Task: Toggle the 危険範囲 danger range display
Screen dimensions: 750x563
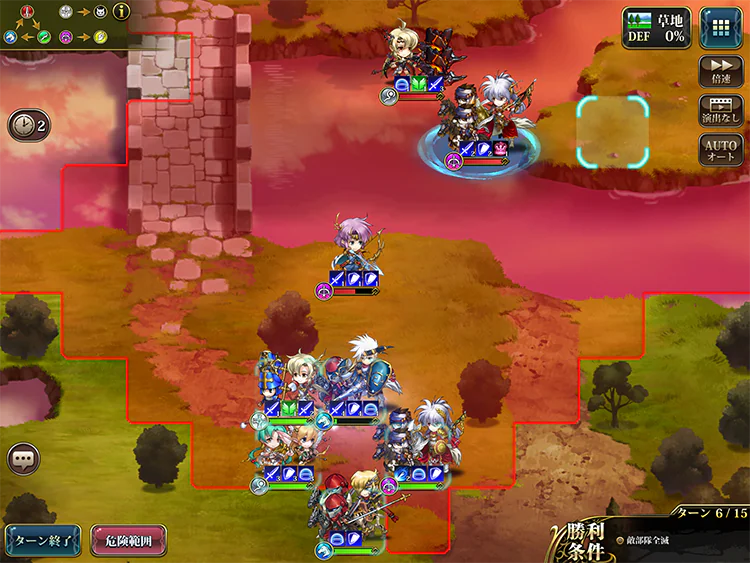Action: point(128,540)
